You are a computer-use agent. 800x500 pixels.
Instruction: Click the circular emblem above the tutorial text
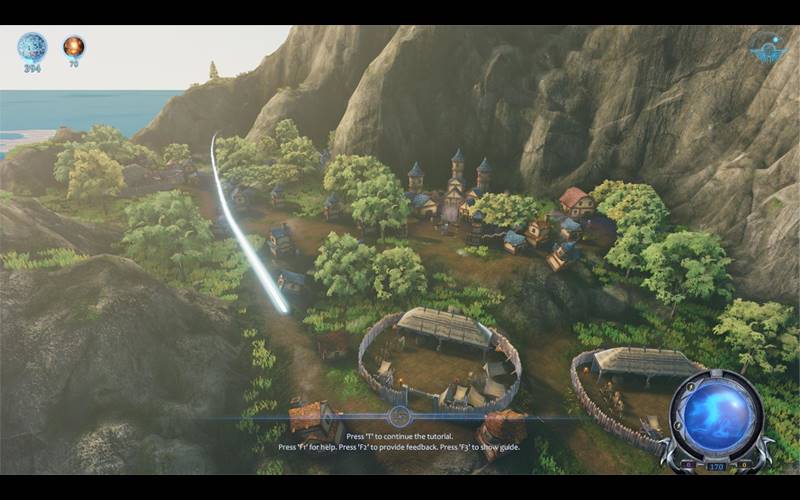tap(399, 417)
